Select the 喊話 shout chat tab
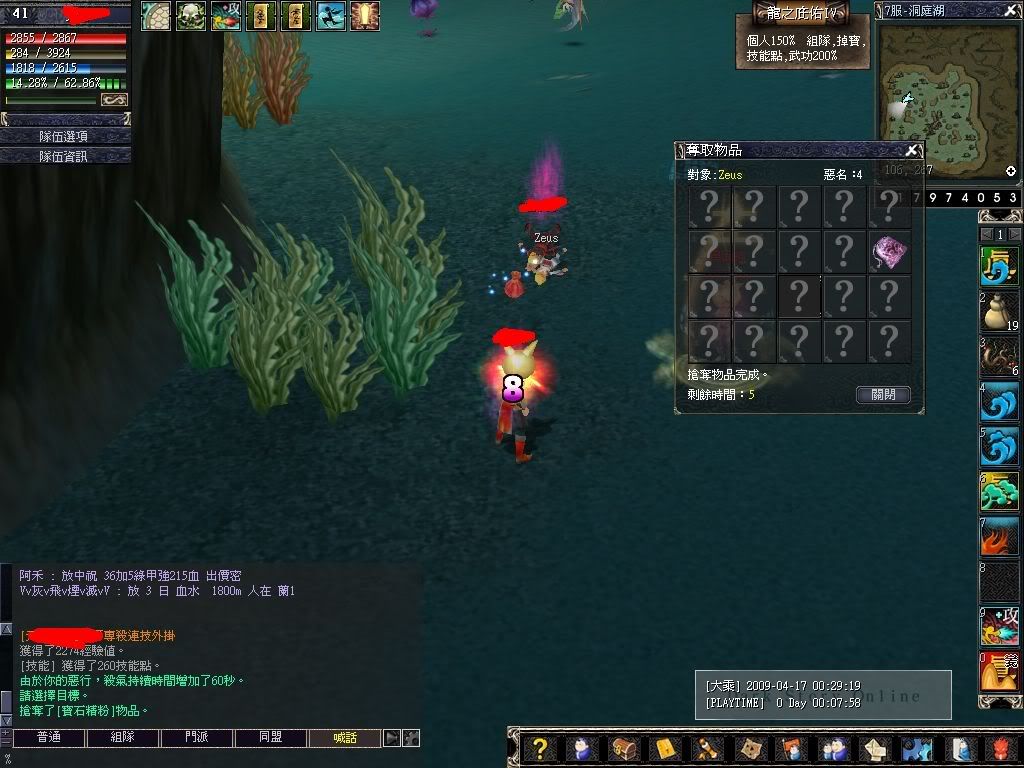 (x=345, y=738)
